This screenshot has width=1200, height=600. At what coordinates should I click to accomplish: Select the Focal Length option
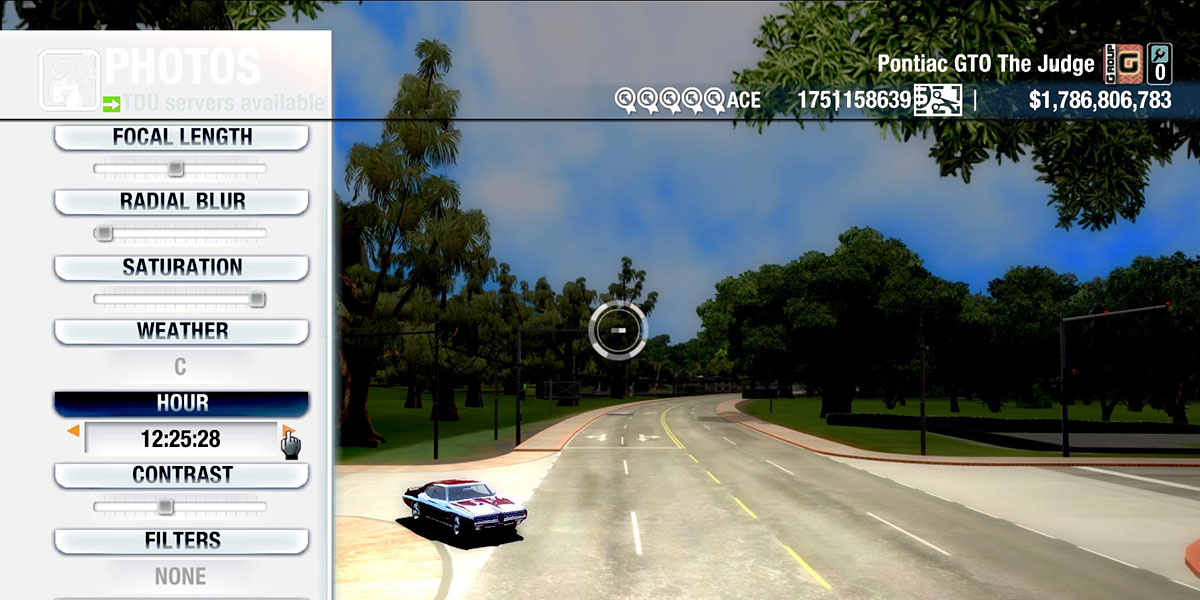click(x=181, y=138)
